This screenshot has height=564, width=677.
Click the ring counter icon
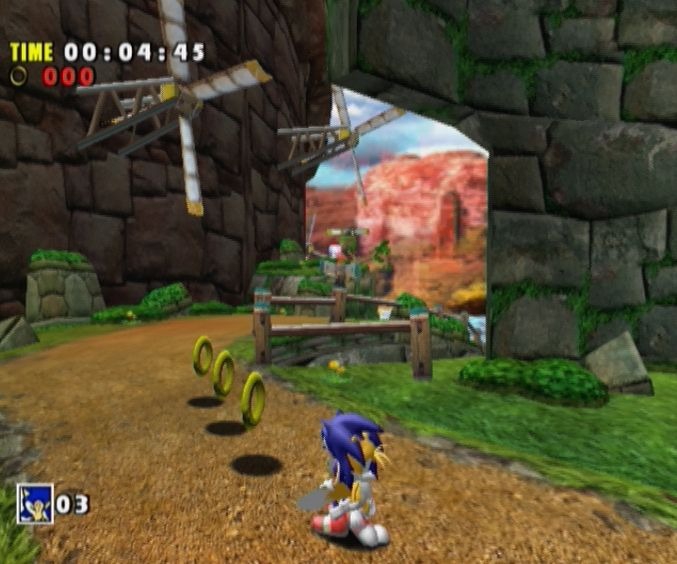click(19, 75)
